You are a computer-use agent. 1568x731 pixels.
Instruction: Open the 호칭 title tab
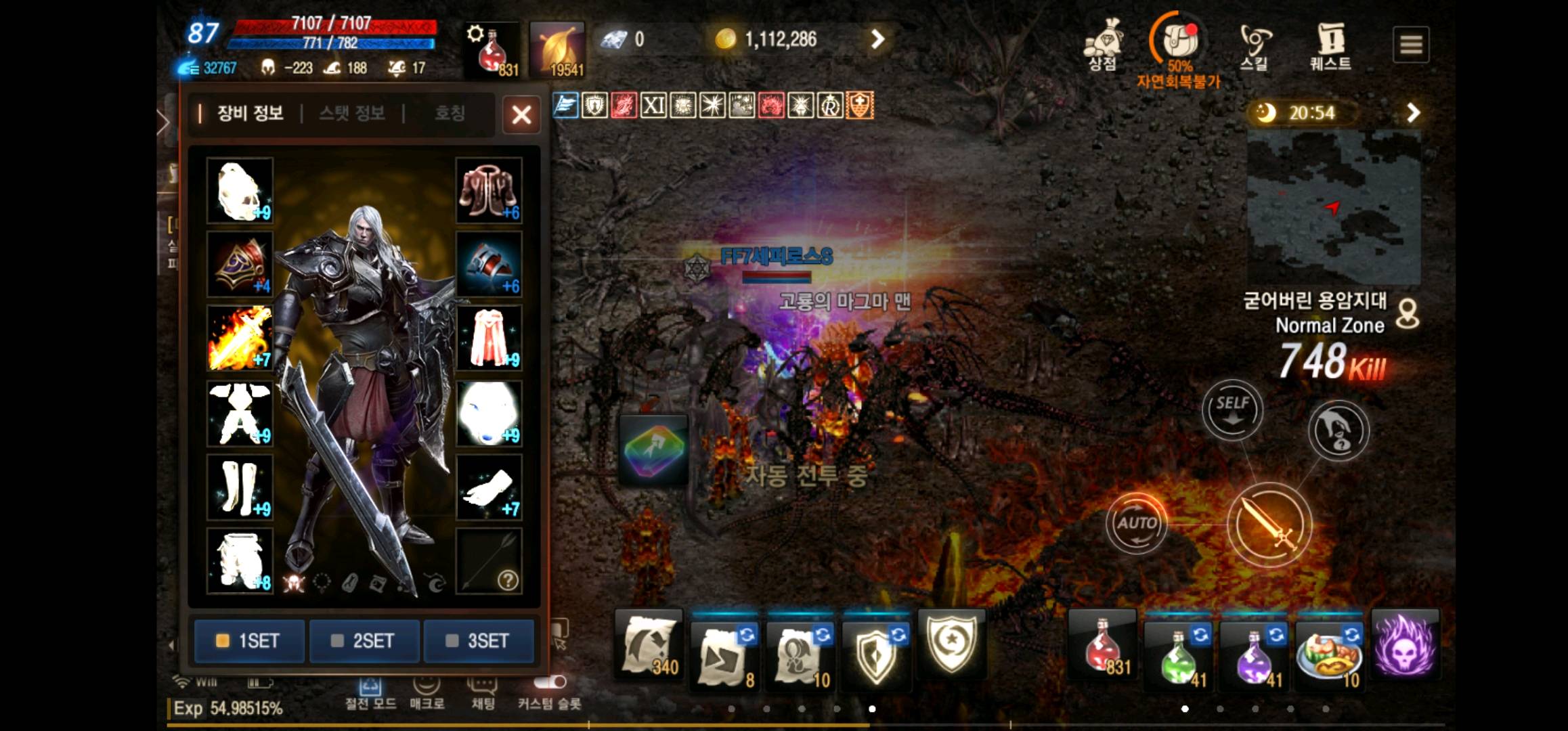point(450,113)
